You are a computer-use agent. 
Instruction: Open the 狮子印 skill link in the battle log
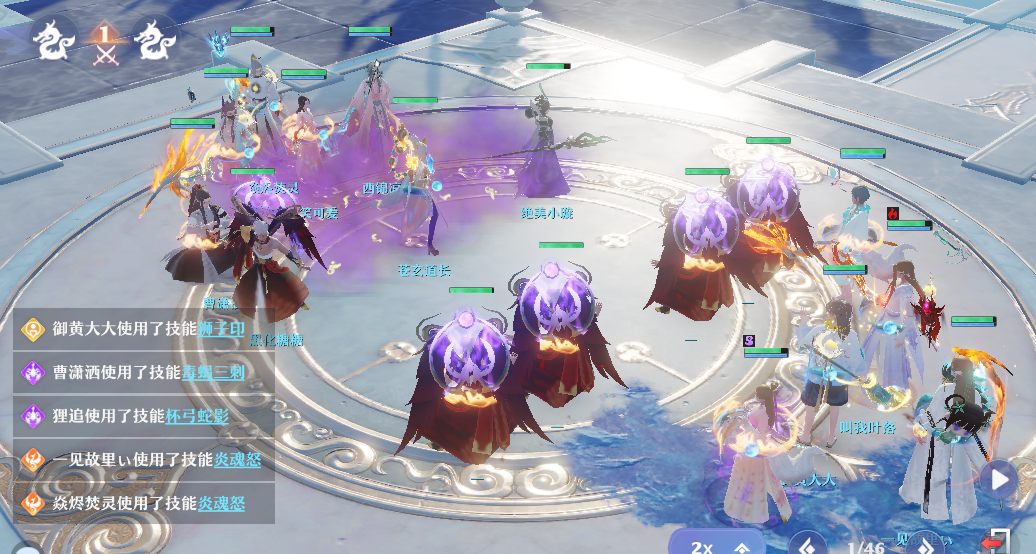[222, 329]
